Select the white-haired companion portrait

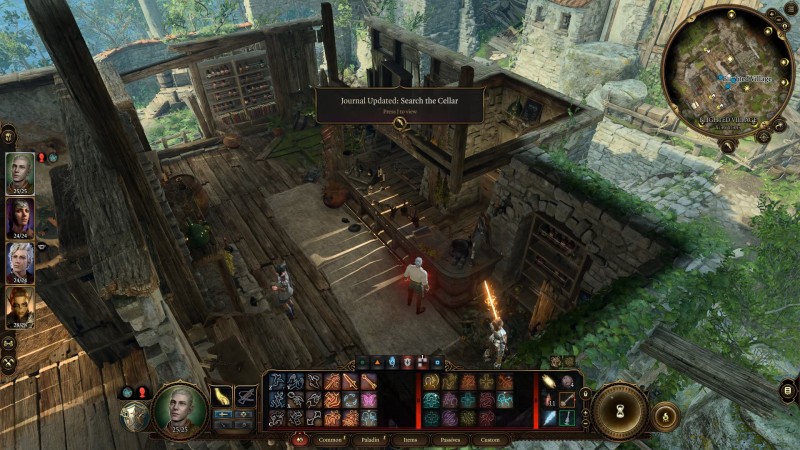[x=20, y=263]
